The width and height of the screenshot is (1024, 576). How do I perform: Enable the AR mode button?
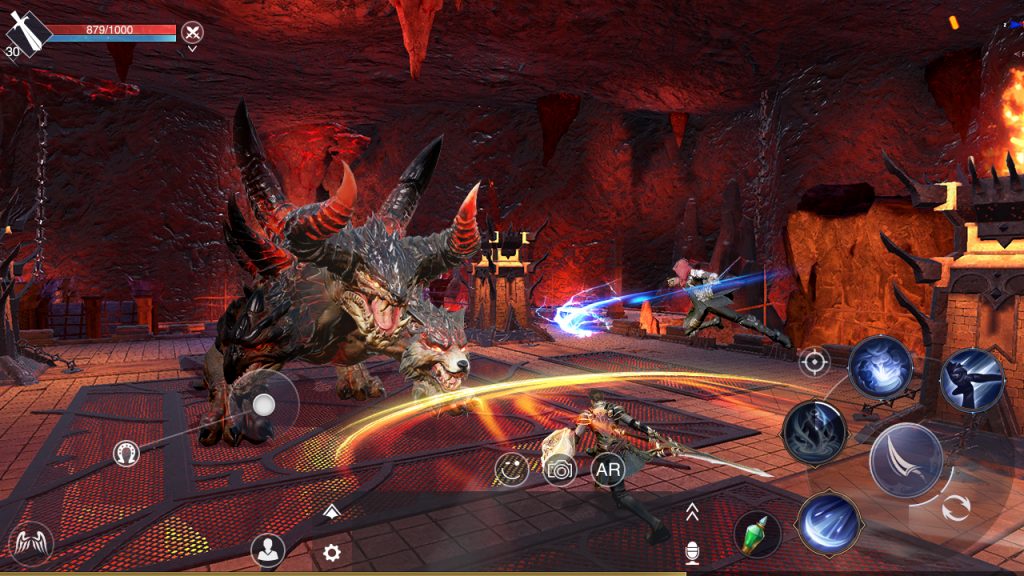pos(608,468)
